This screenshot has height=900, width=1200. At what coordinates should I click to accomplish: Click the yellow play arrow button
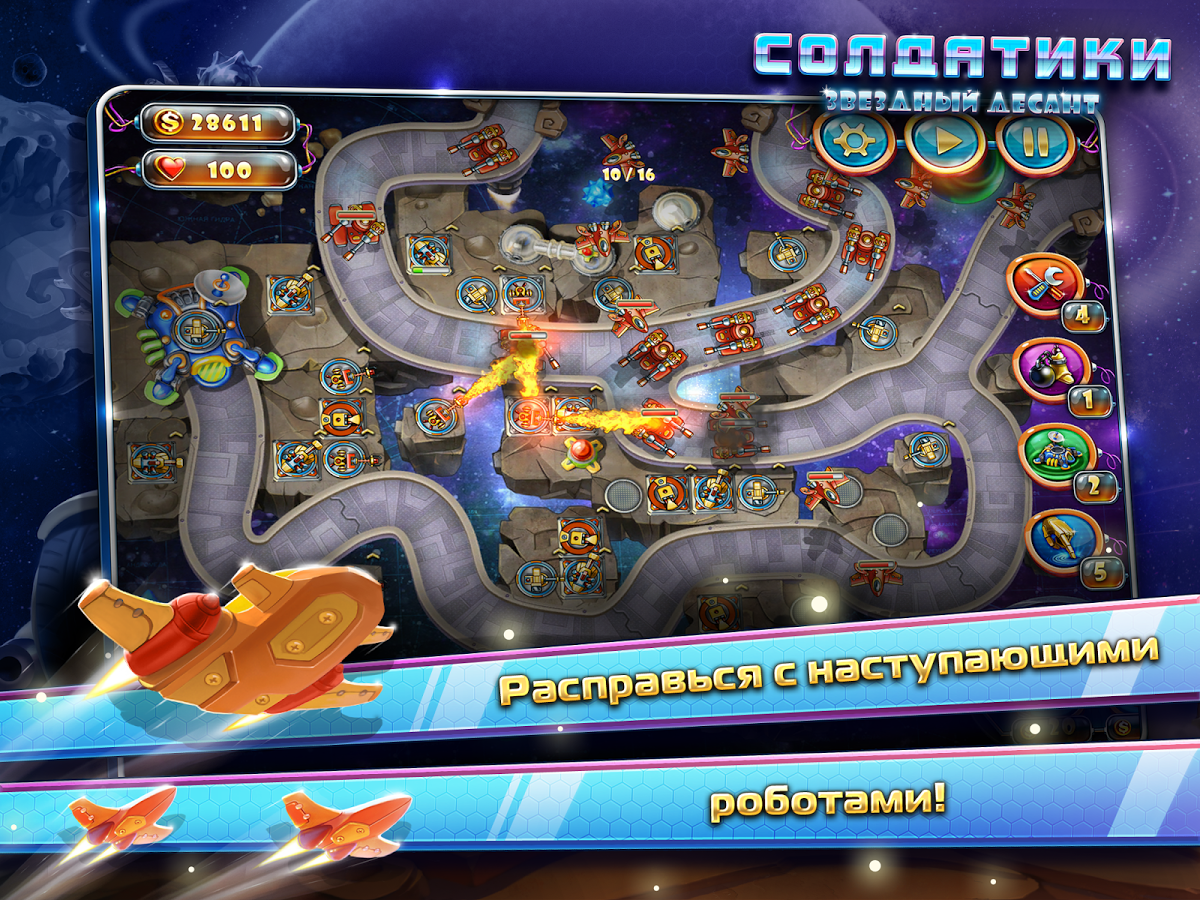tap(945, 142)
